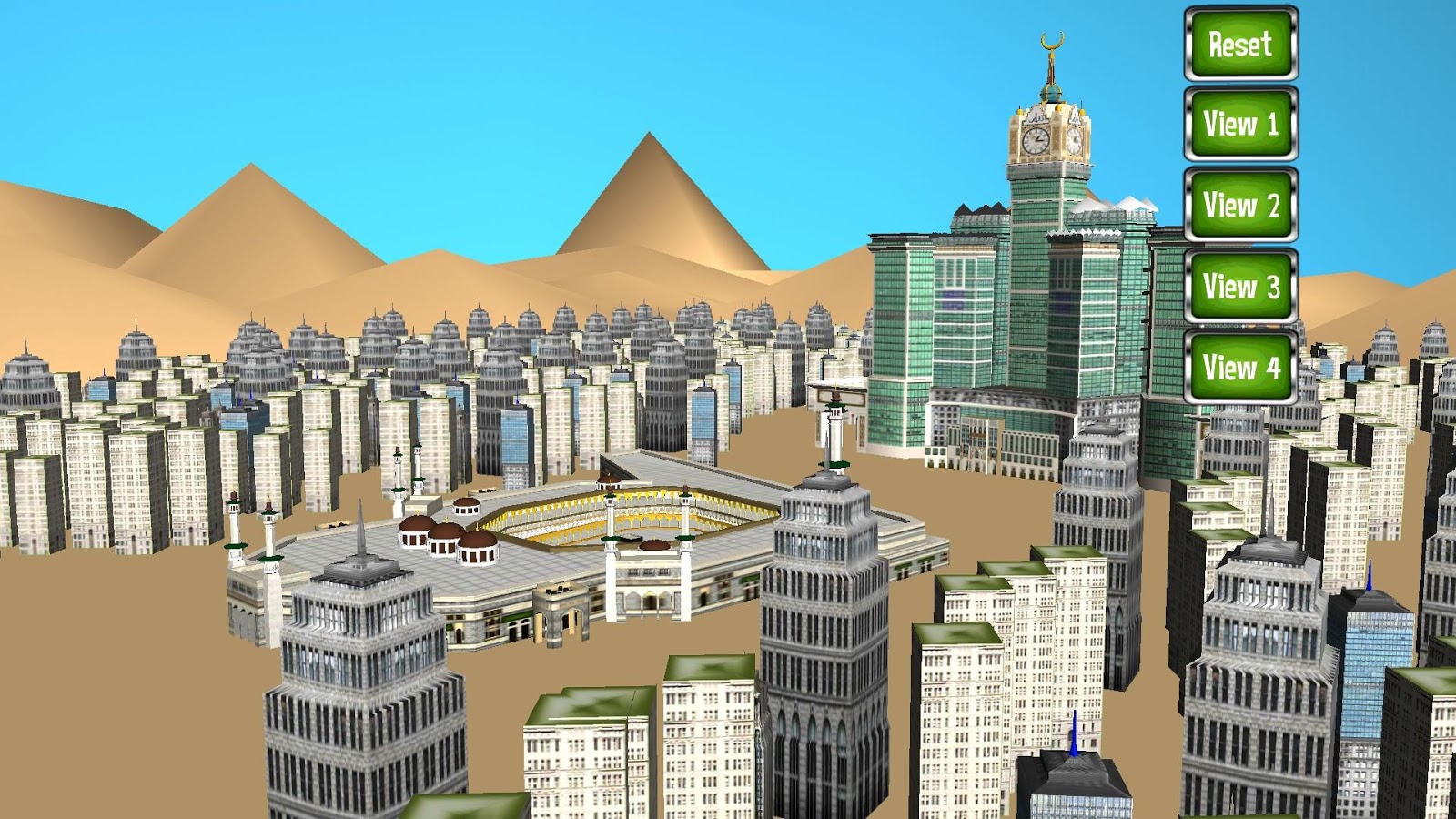Click the Reset button
This screenshot has height=819, width=1456.
coord(1239,45)
